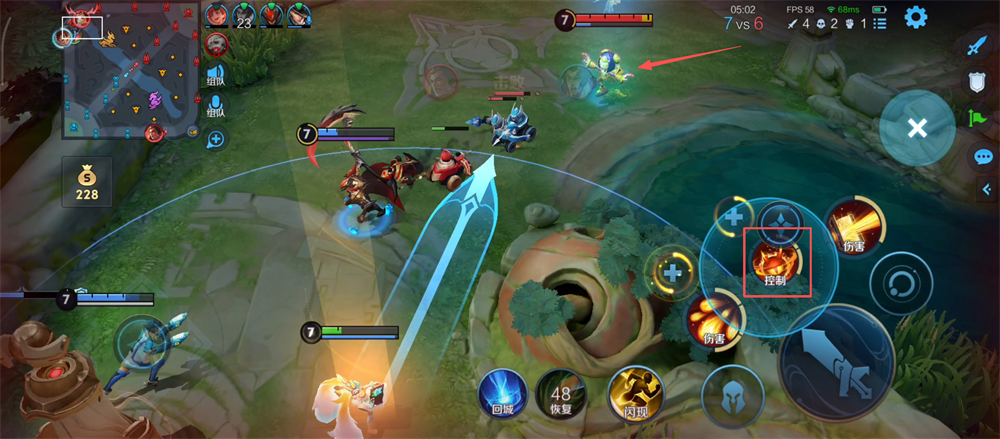This screenshot has width=1000, height=439.
Task: Use the 回城 recall ability
Action: (502, 392)
